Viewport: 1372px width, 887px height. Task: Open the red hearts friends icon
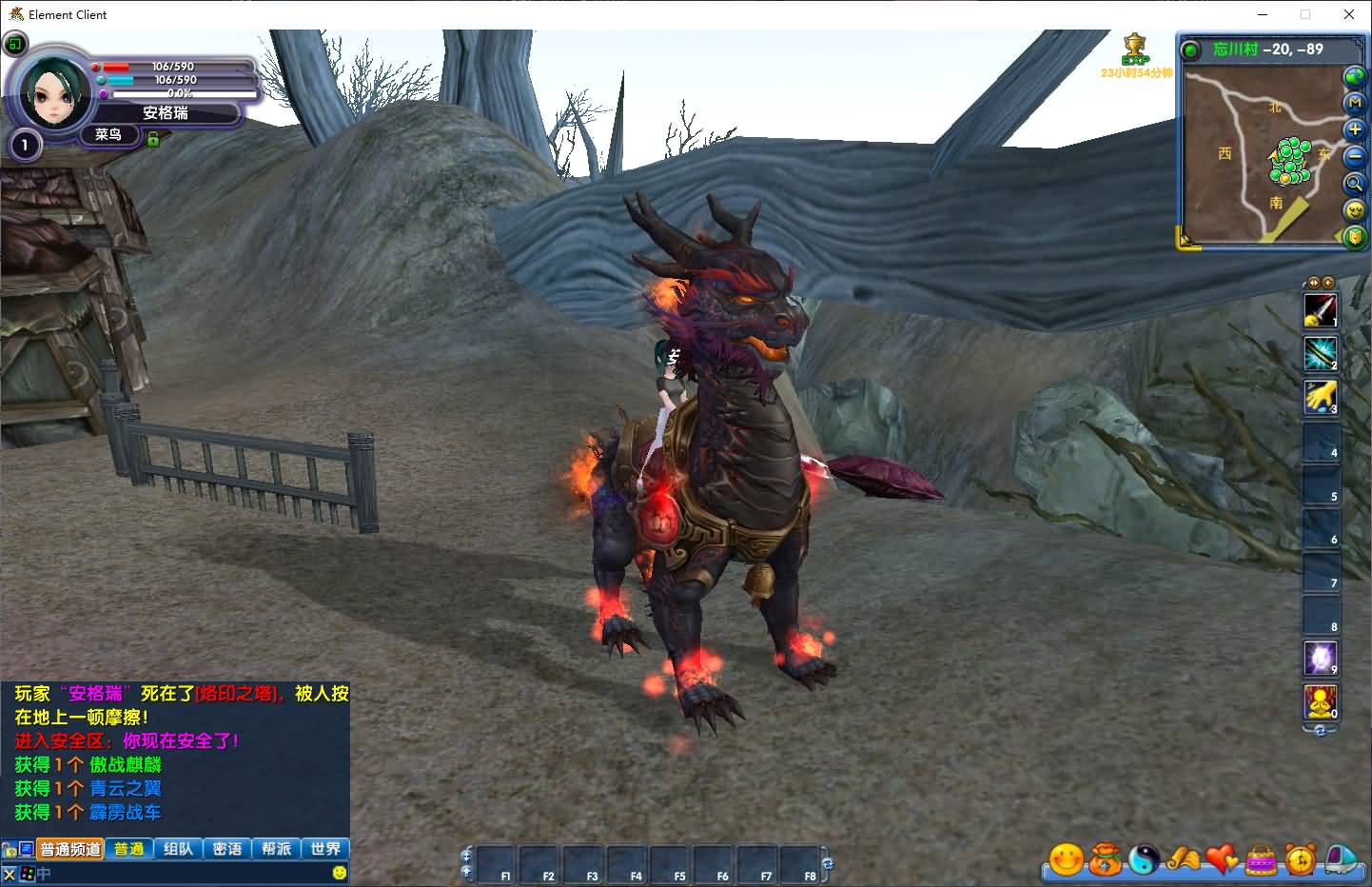tap(1223, 859)
